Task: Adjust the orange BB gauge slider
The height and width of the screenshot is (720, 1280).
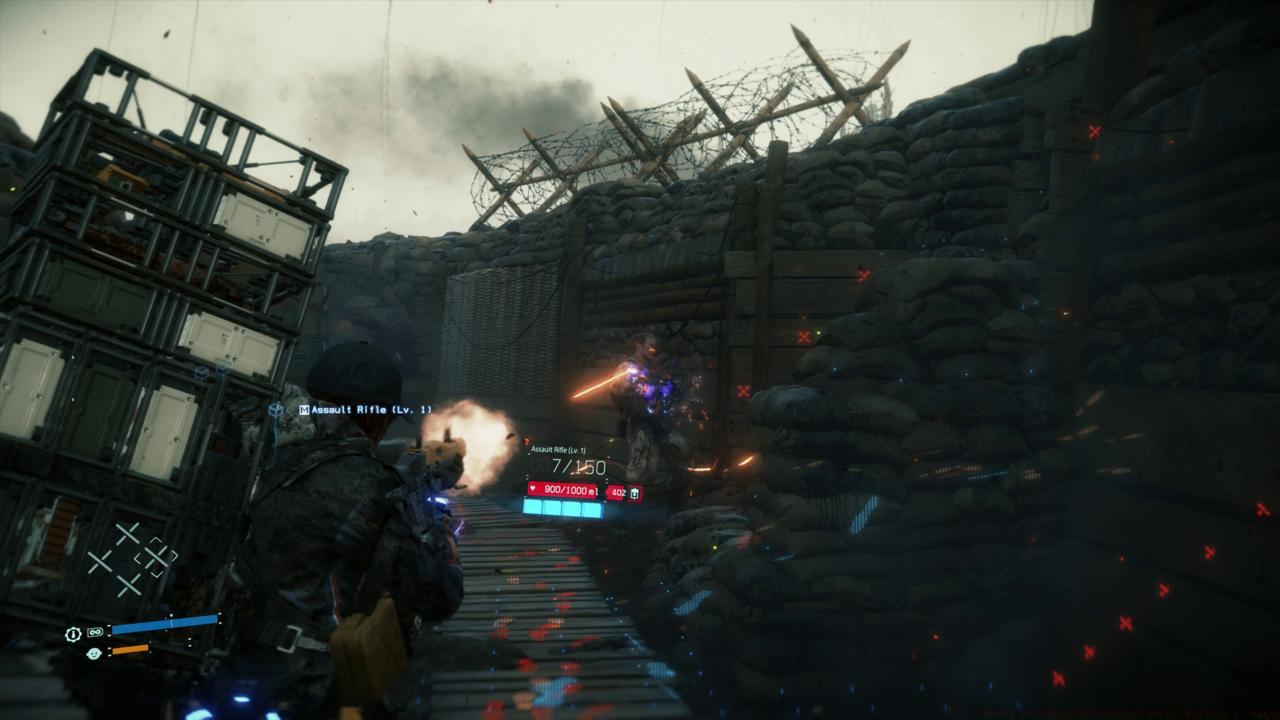Action: [130, 650]
